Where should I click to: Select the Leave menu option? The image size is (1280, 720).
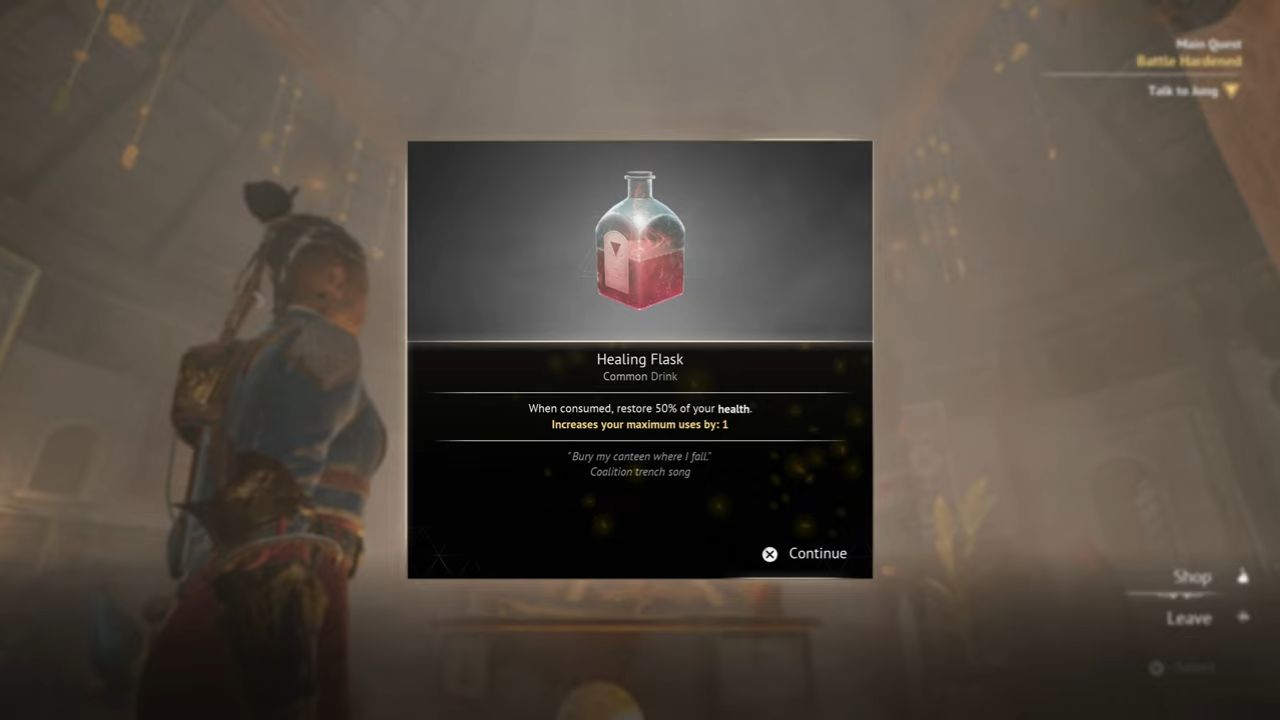click(x=1189, y=618)
